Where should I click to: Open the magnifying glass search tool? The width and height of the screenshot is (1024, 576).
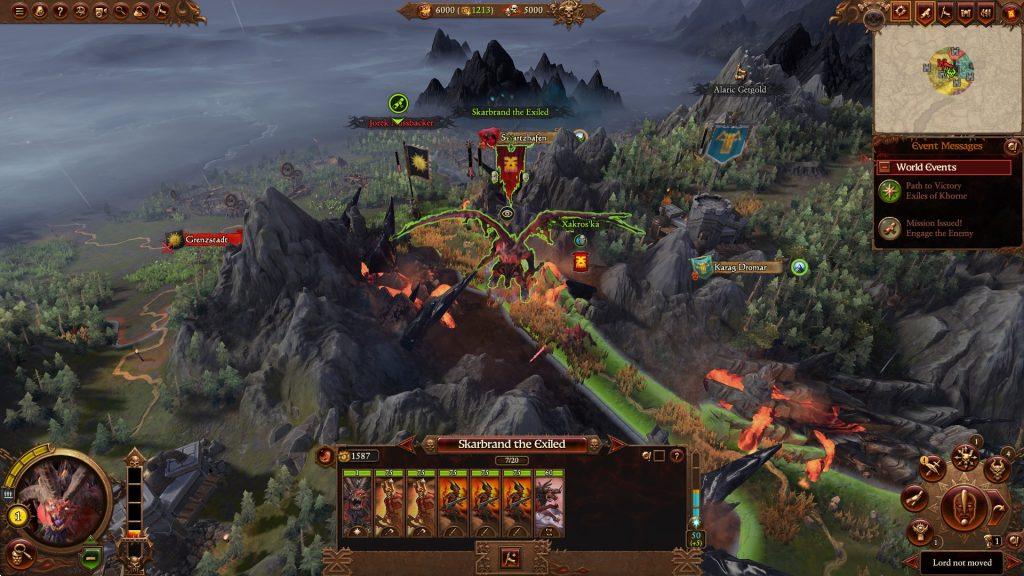(121, 12)
